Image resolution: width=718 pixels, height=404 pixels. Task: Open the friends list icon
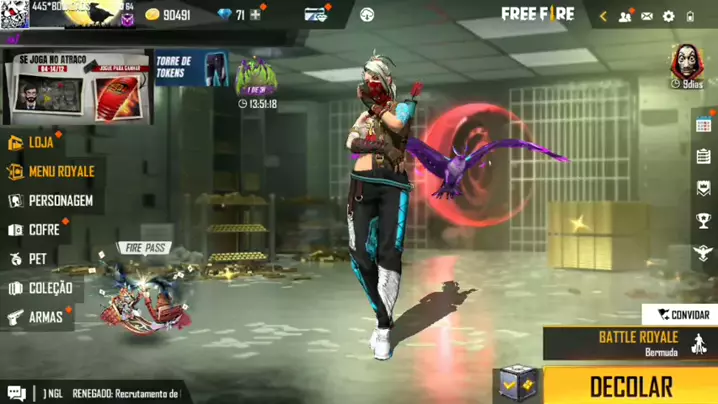point(625,16)
